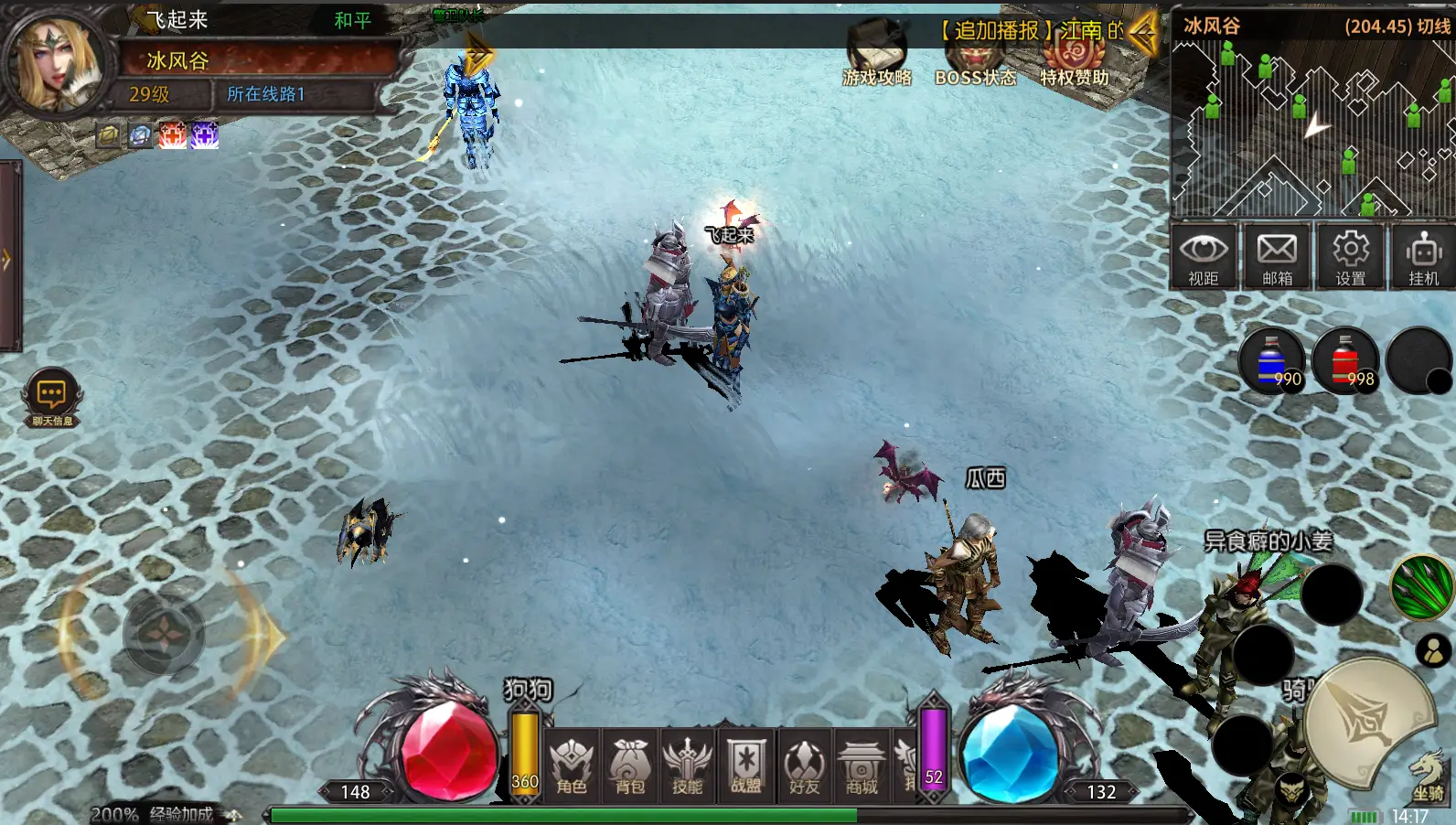Open the 游戏攻略 game guide
Image resolution: width=1456 pixels, height=825 pixels.
877,57
